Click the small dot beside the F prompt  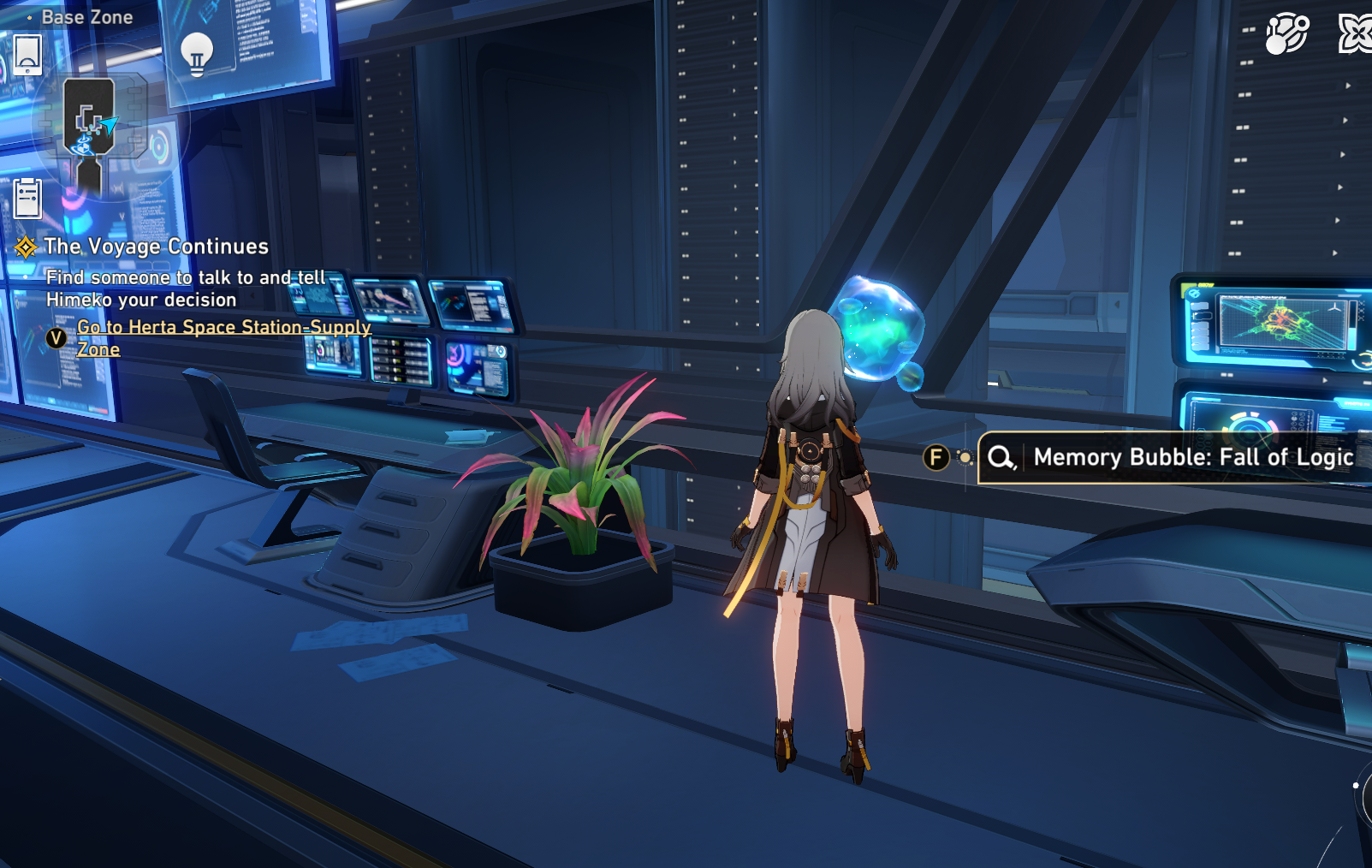click(965, 457)
